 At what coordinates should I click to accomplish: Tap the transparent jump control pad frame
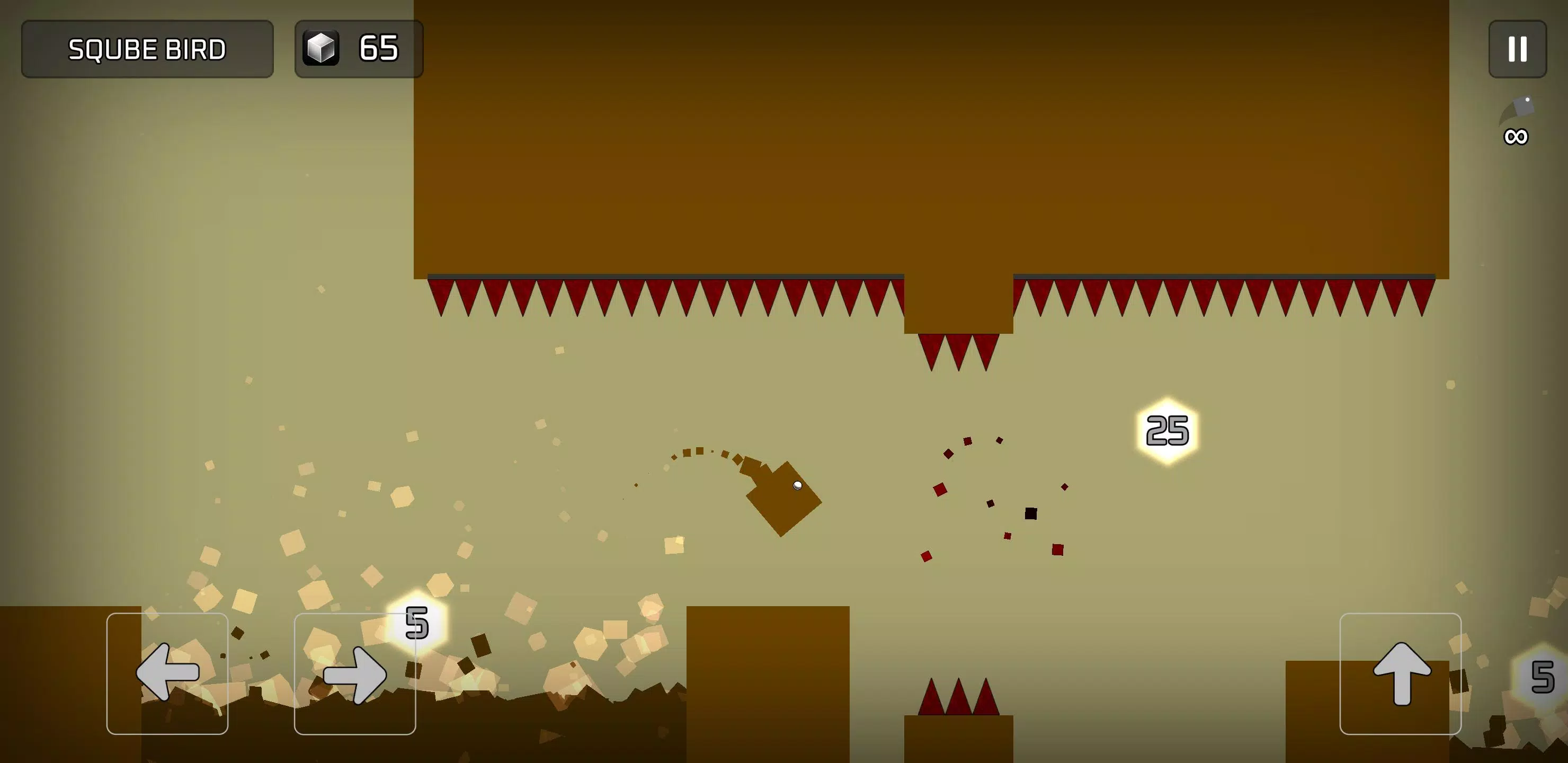(x=1402, y=675)
